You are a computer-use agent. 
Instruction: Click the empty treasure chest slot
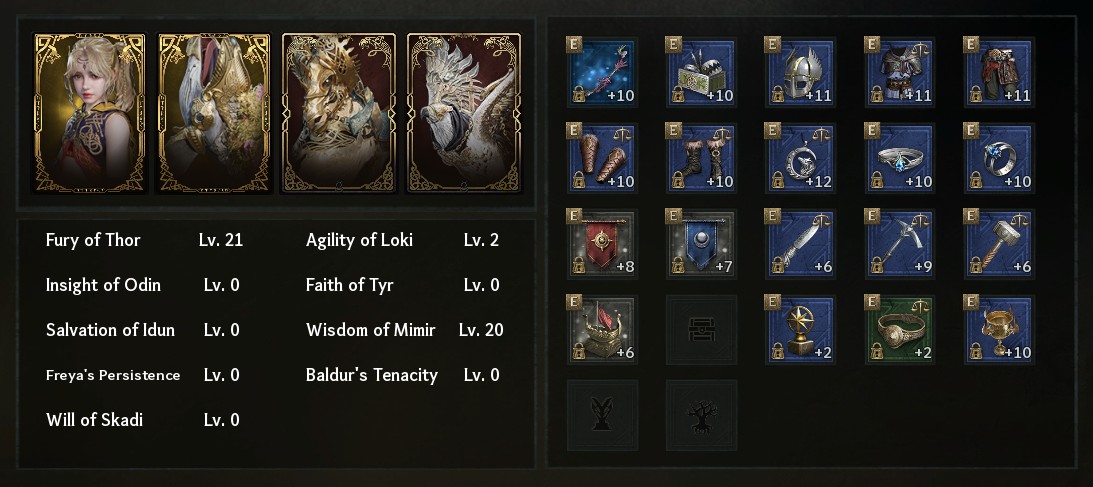click(x=702, y=330)
